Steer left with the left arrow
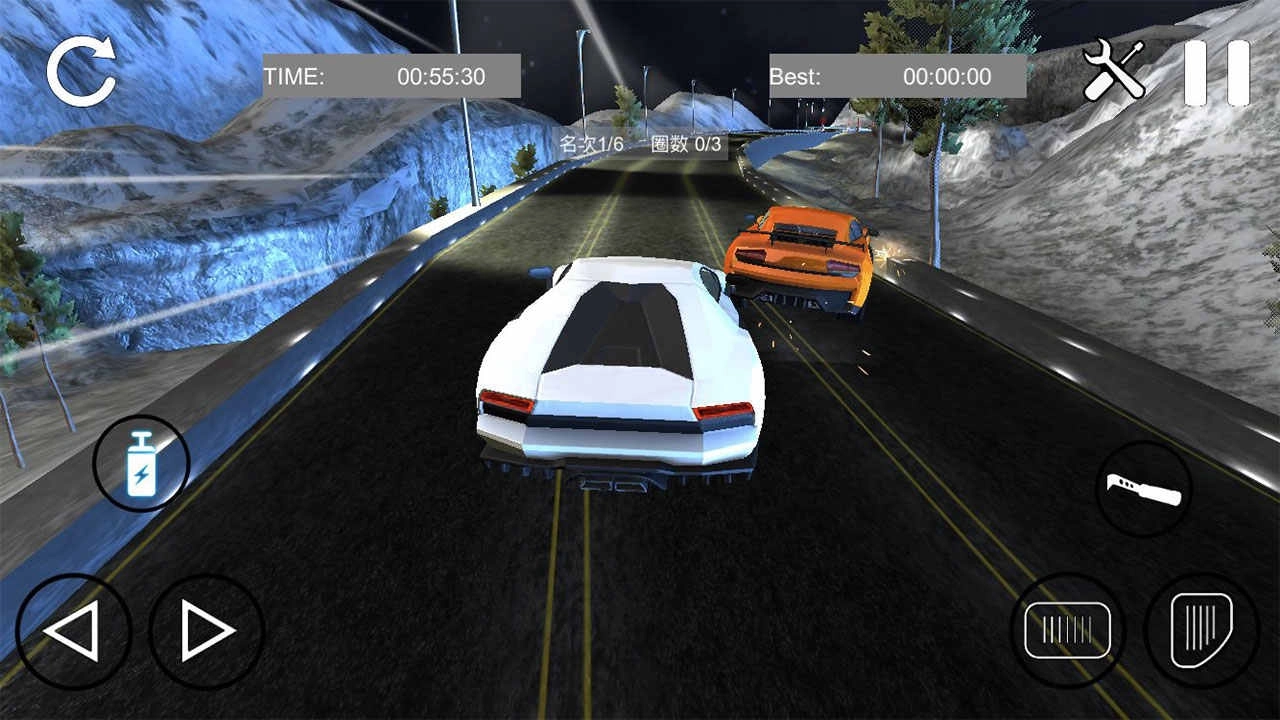Image resolution: width=1280 pixels, height=720 pixels. (x=73, y=631)
